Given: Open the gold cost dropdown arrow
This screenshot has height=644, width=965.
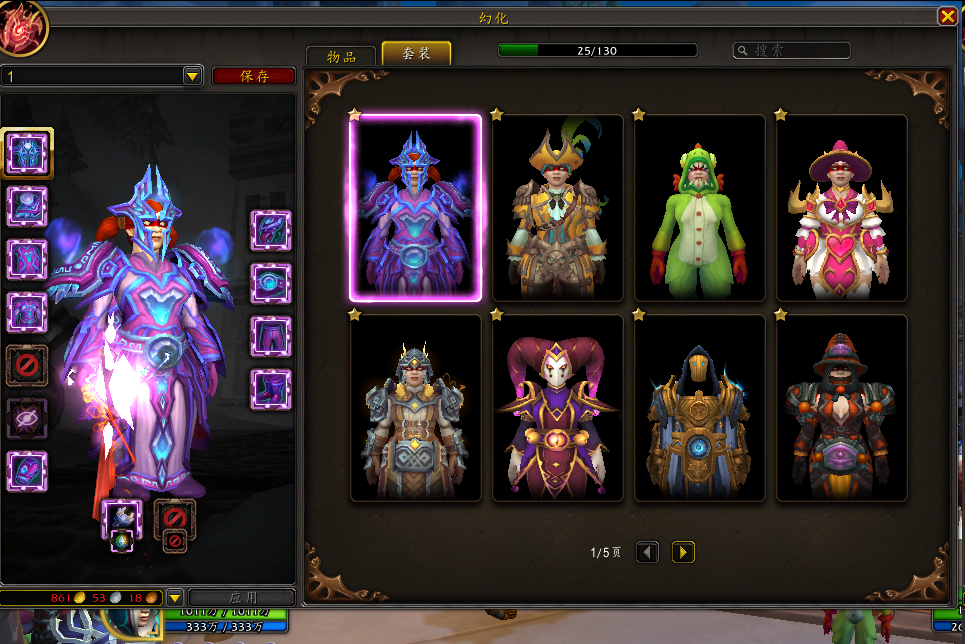Looking at the screenshot, I should pyautogui.click(x=174, y=597).
